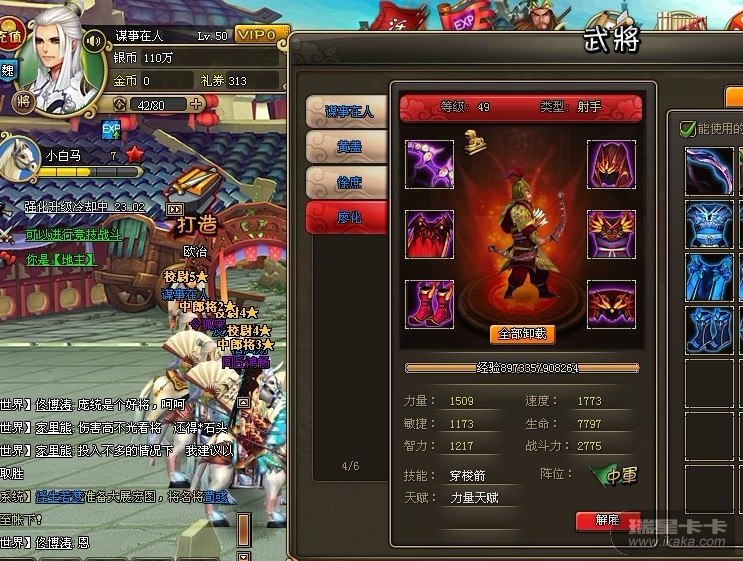The image size is (743, 561).
Task: Select the equipped red helmet slot
Action: [611, 165]
